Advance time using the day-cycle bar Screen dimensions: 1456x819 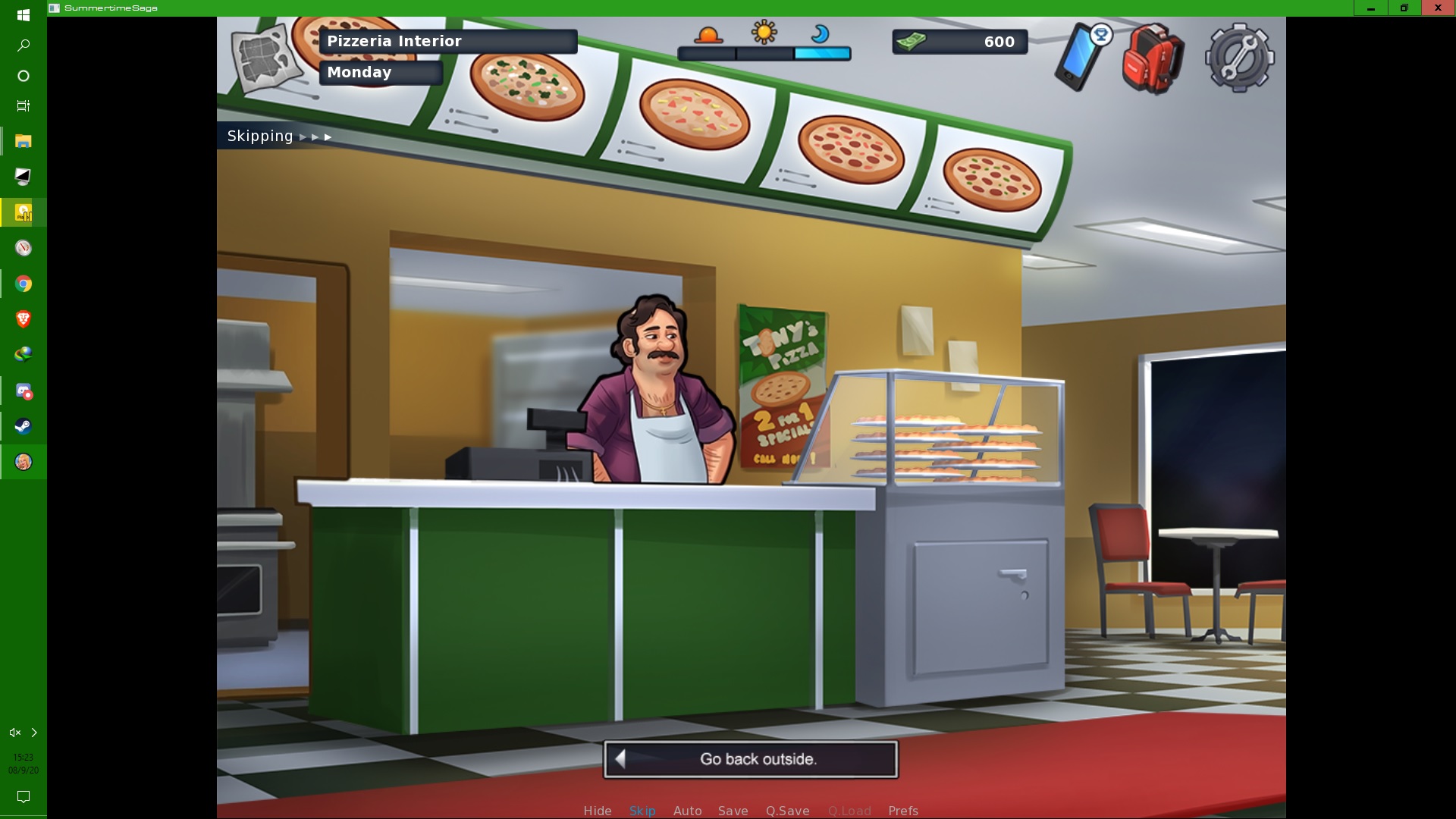(x=764, y=53)
